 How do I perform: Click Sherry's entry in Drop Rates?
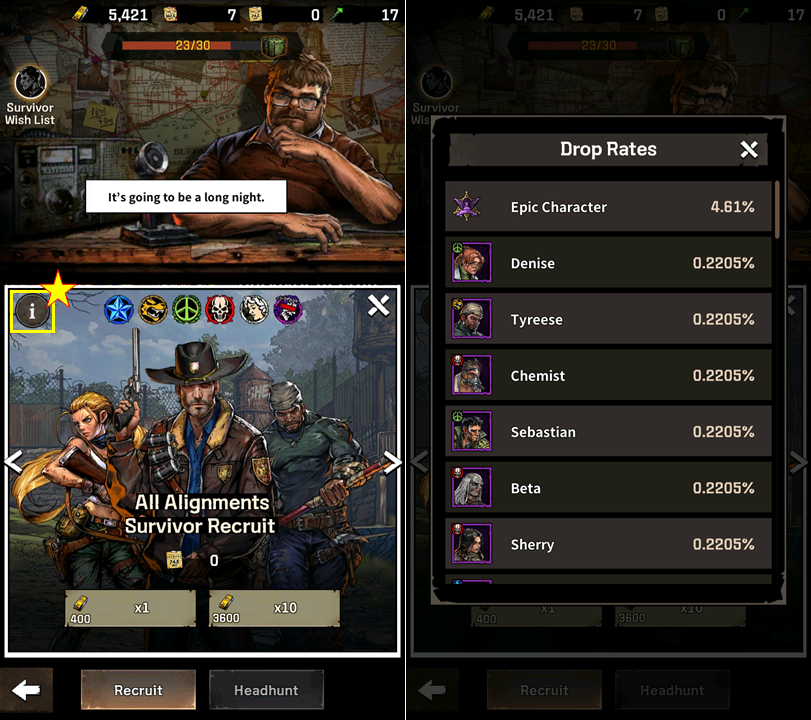point(608,545)
